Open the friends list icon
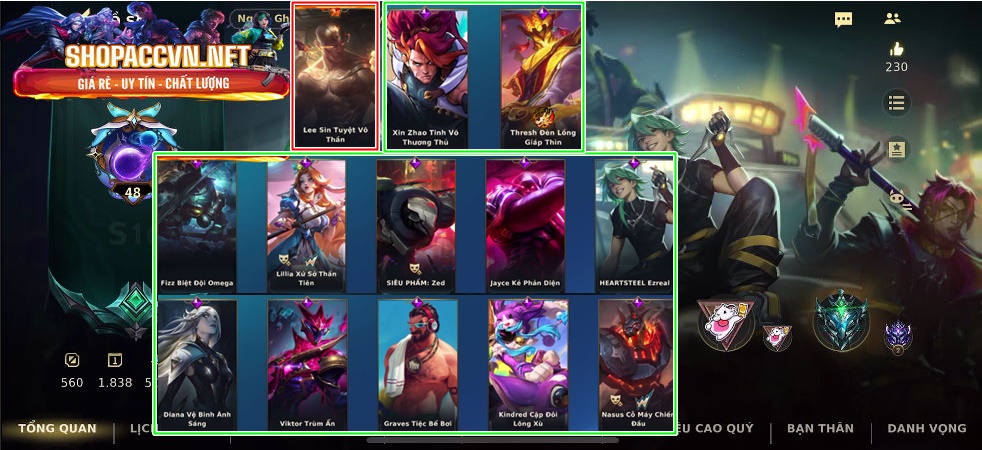 893,18
